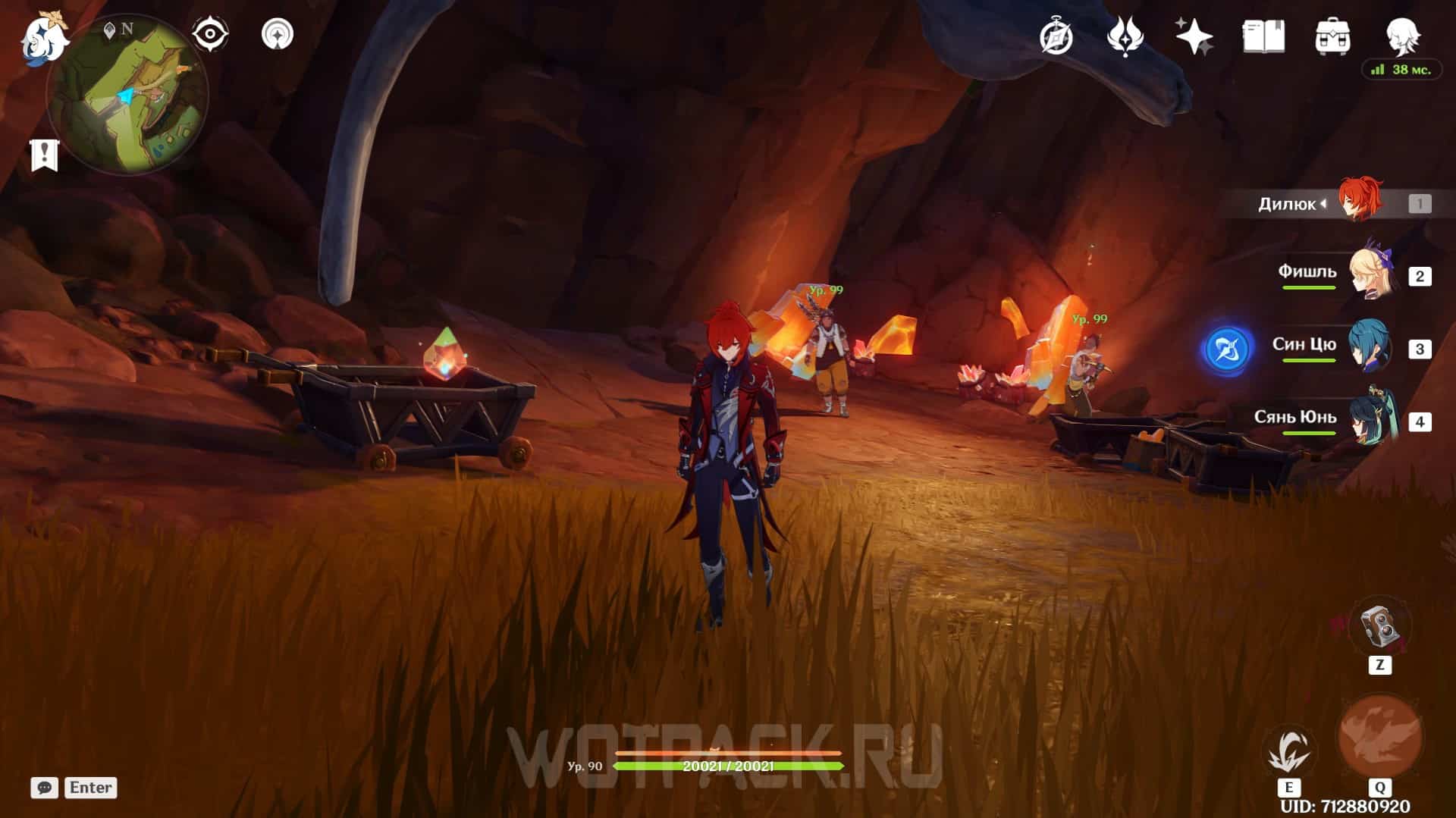Open the Paimon menu icon

point(44,38)
